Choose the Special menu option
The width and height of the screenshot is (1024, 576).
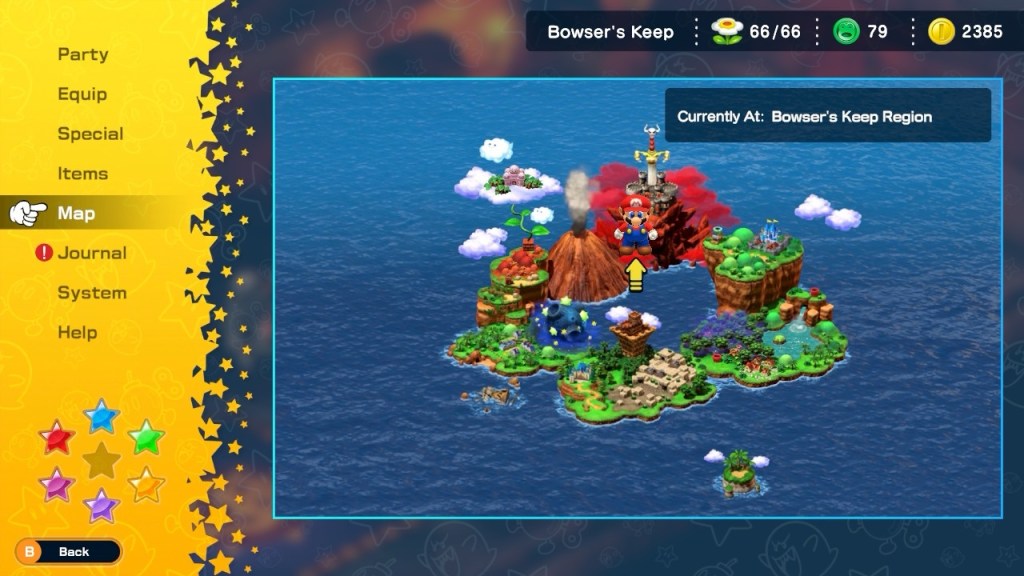point(90,134)
